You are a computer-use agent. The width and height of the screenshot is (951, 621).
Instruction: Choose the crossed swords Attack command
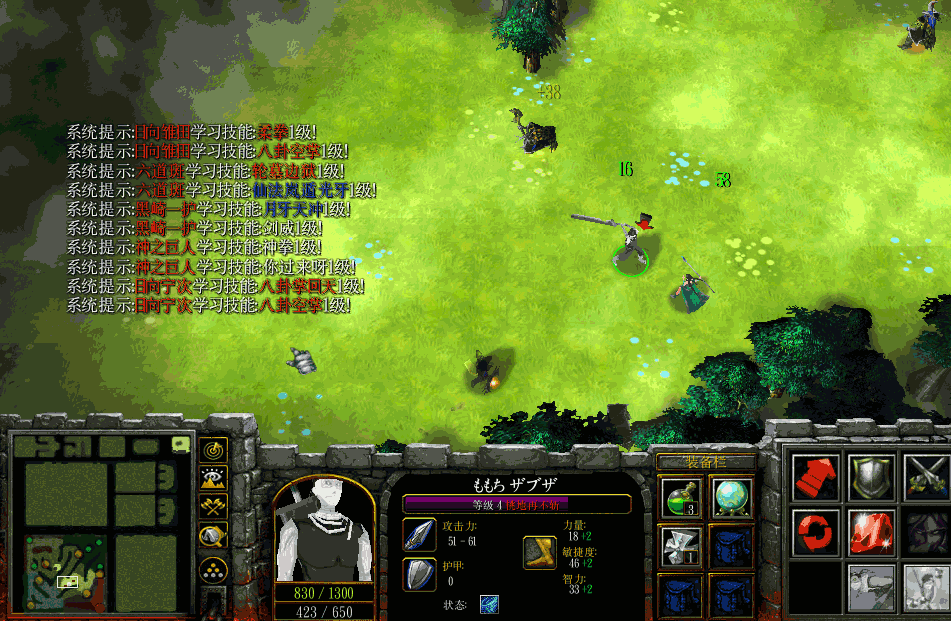[x=925, y=477]
